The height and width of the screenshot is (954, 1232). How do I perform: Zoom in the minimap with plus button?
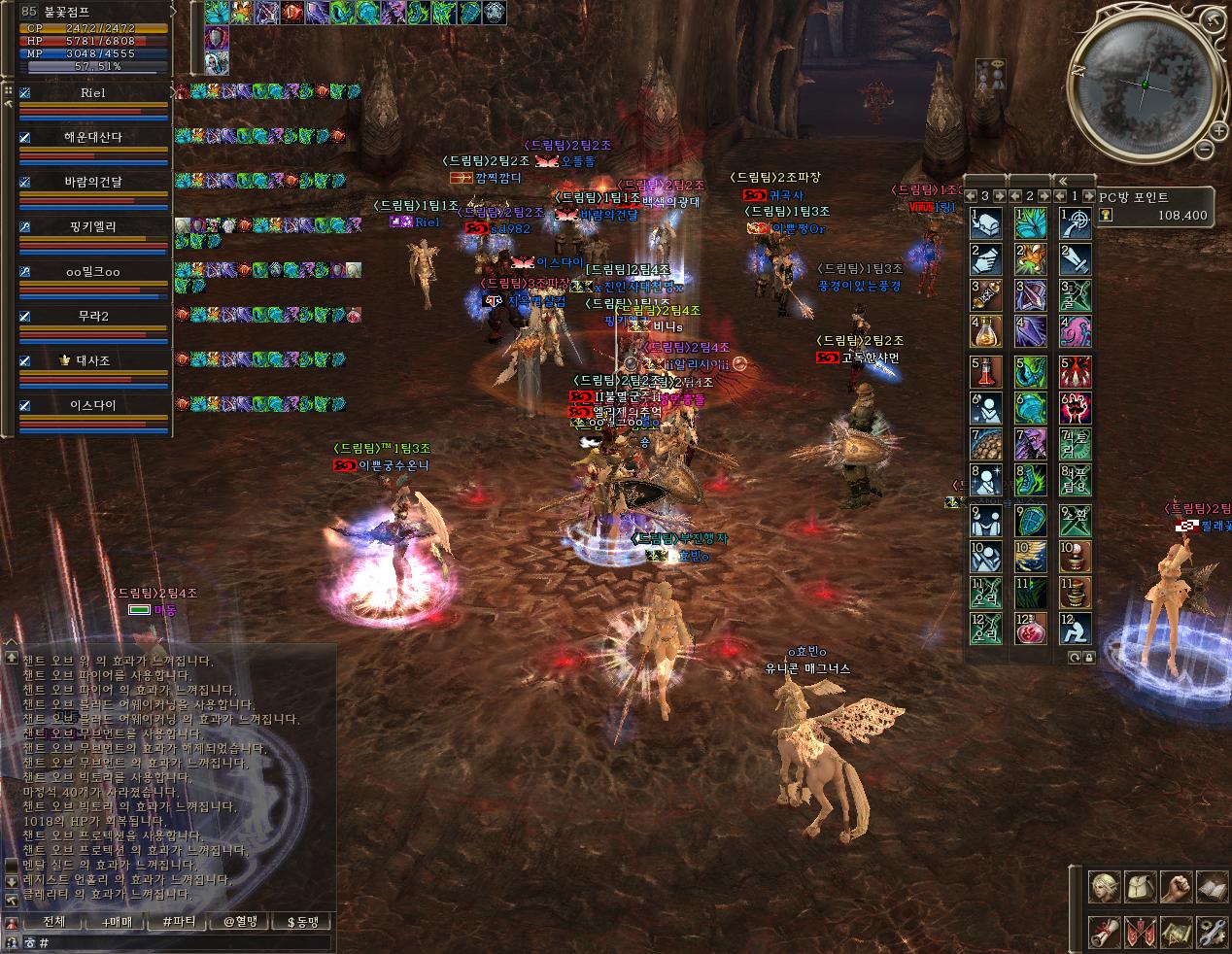pyautogui.click(x=1217, y=129)
